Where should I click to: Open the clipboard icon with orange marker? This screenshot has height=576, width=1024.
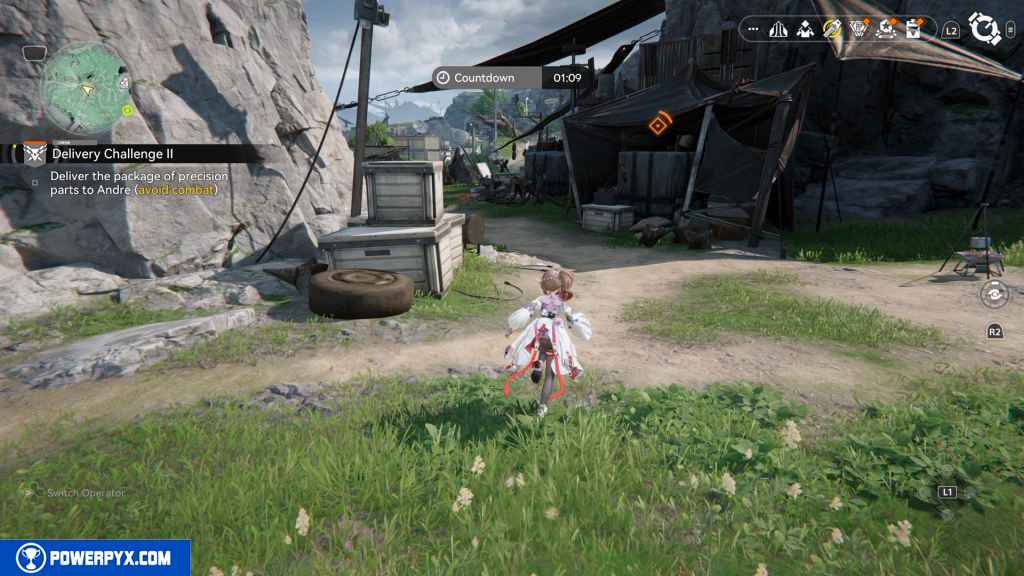[912, 30]
